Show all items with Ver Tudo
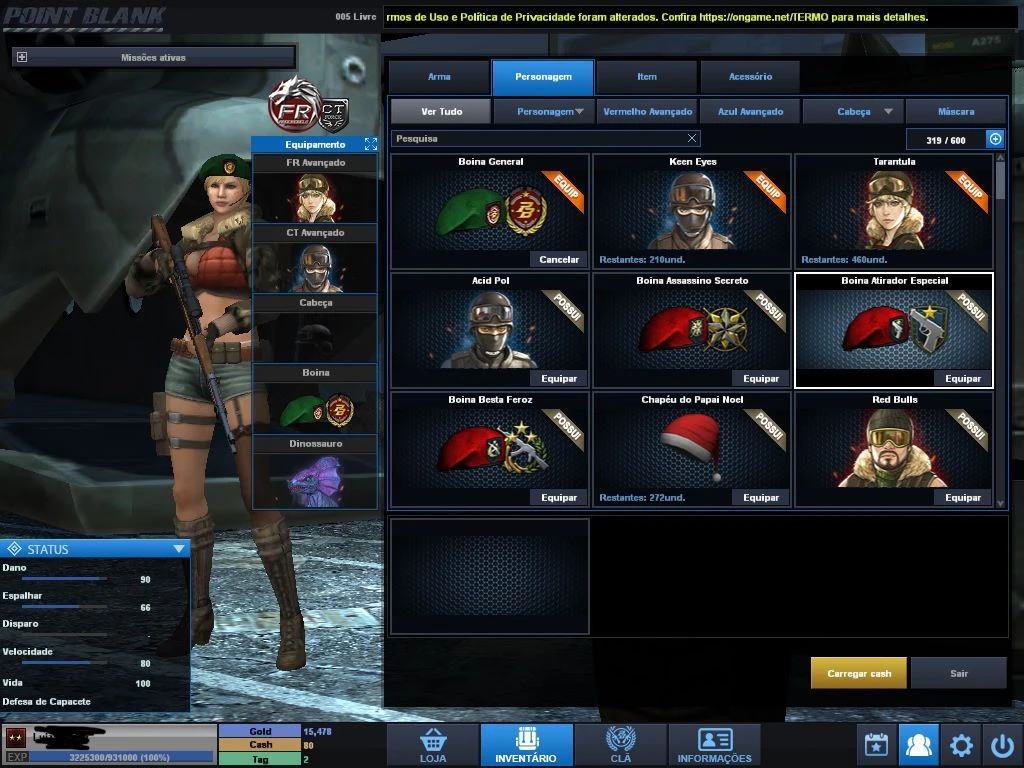Image resolution: width=1024 pixels, height=768 pixels. coord(441,112)
